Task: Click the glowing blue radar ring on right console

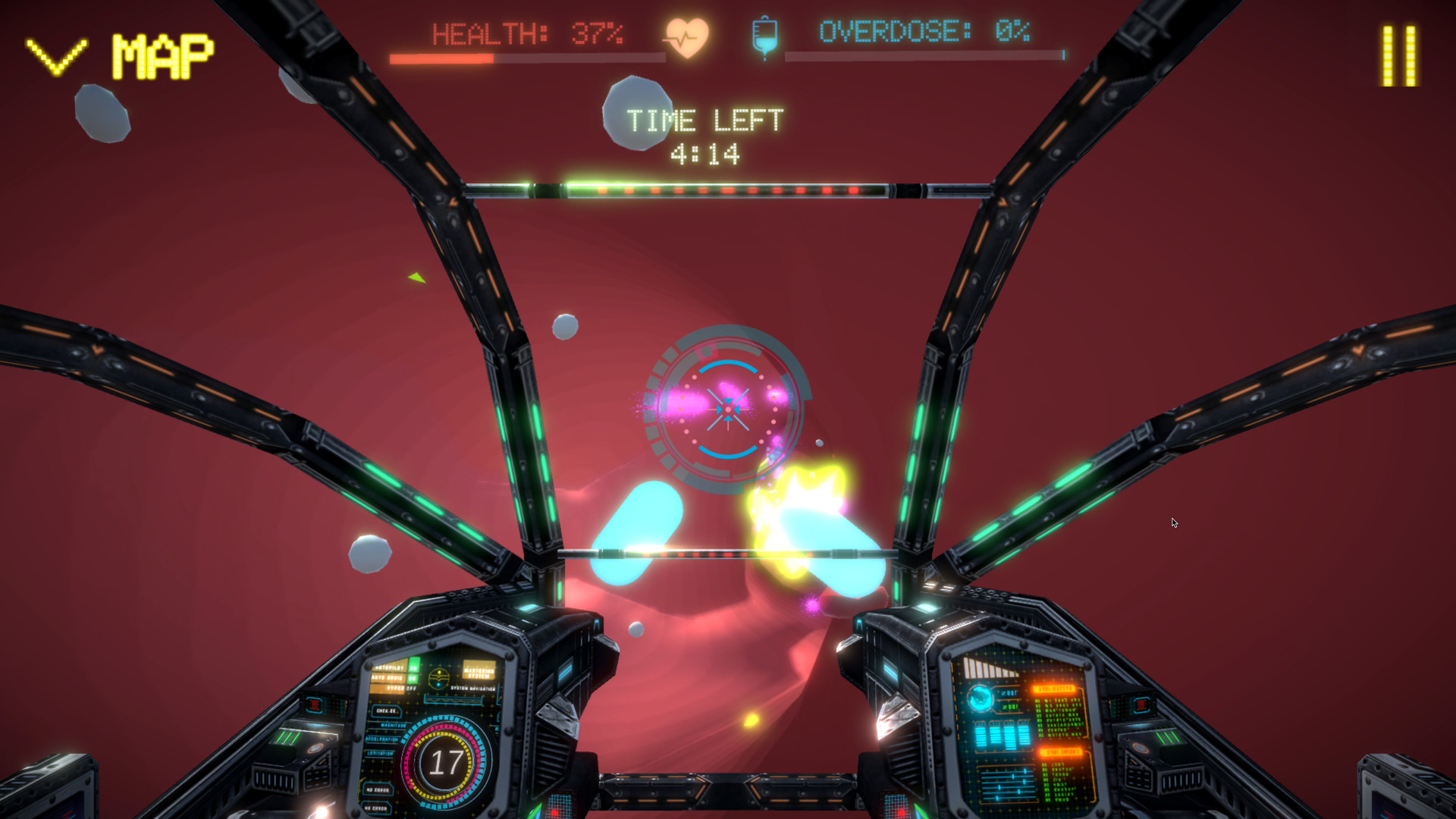Action: click(981, 698)
